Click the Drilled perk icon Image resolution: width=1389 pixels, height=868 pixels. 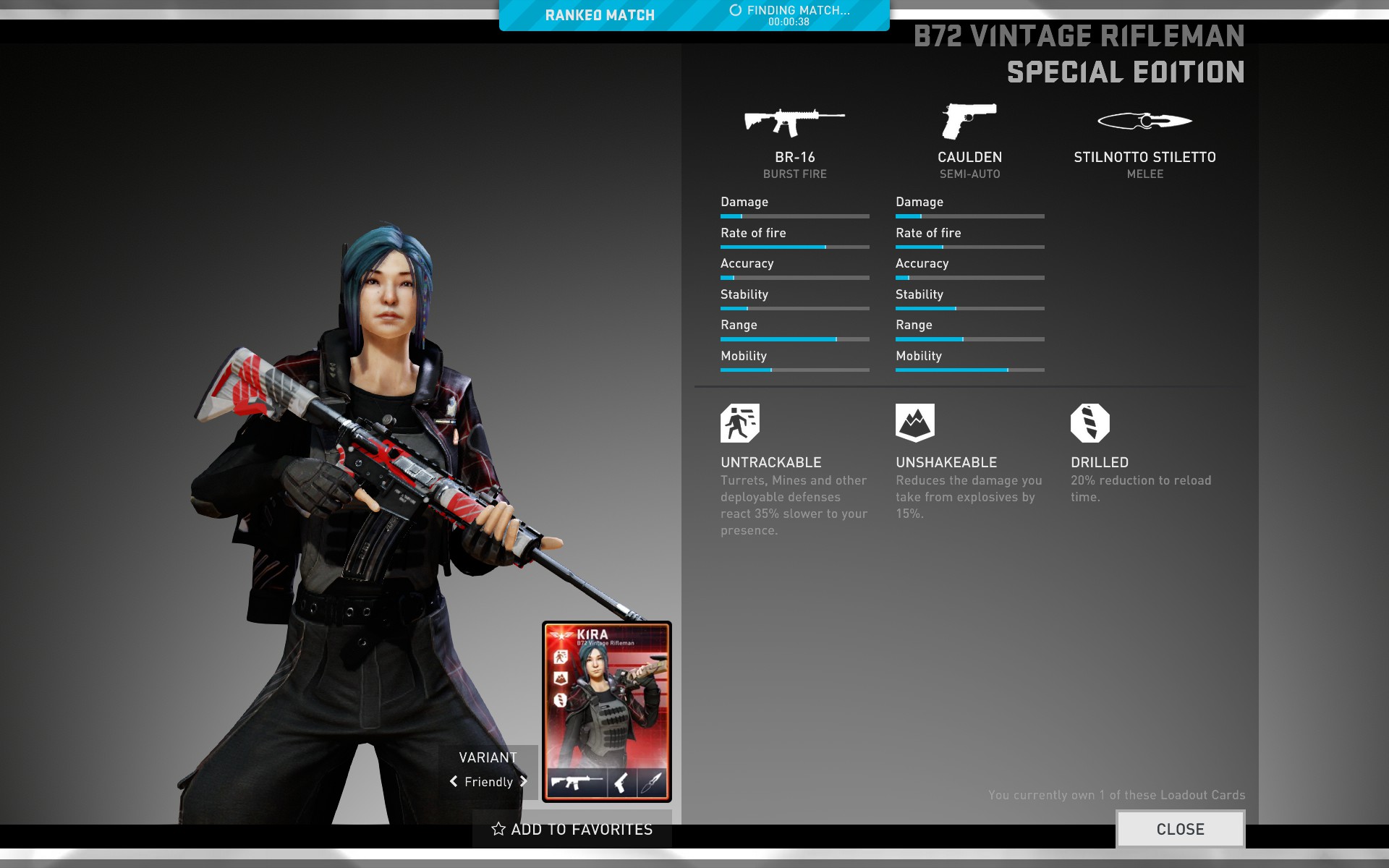1089,423
